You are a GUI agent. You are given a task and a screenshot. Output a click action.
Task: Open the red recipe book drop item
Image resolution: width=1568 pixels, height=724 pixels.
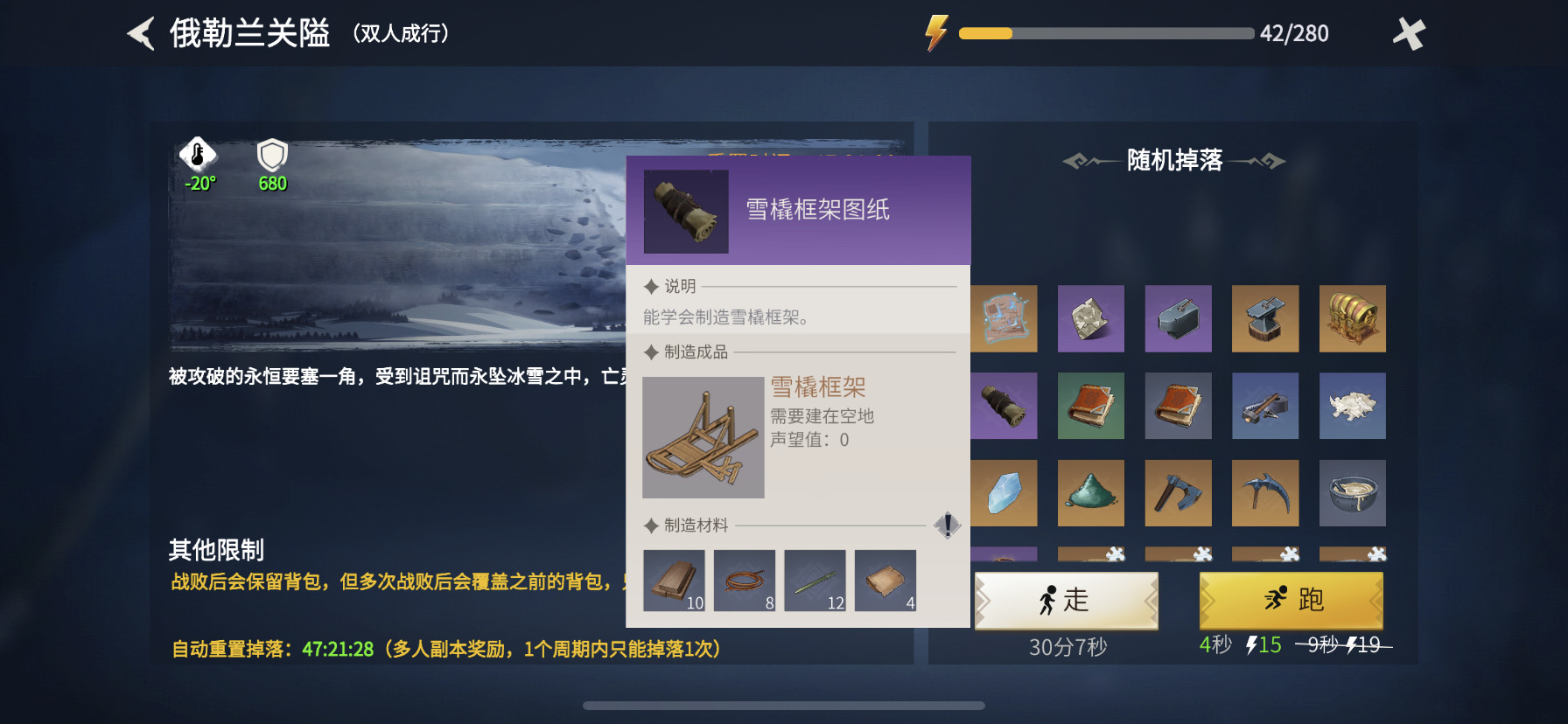point(1178,405)
